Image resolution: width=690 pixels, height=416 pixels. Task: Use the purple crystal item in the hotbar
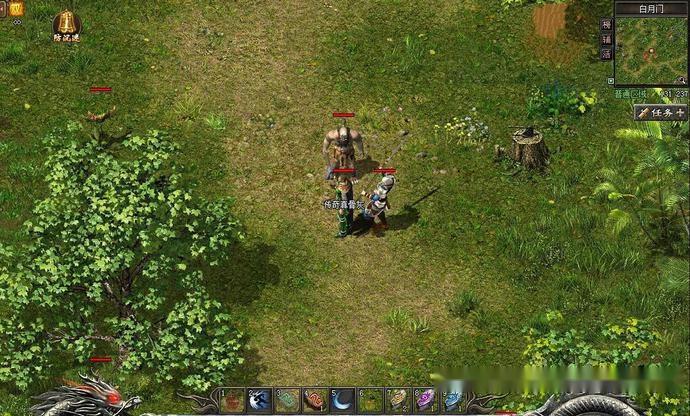point(425,400)
